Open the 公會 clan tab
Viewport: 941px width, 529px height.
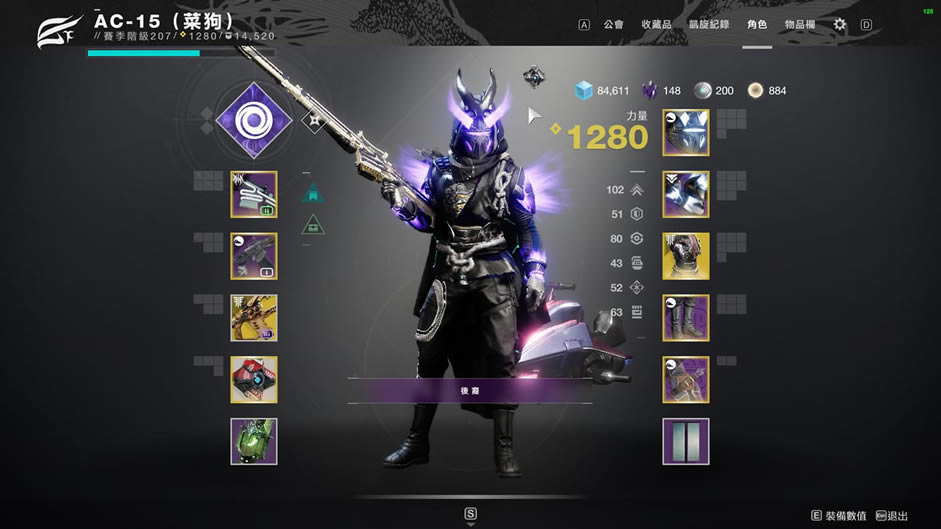tap(614, 24)
